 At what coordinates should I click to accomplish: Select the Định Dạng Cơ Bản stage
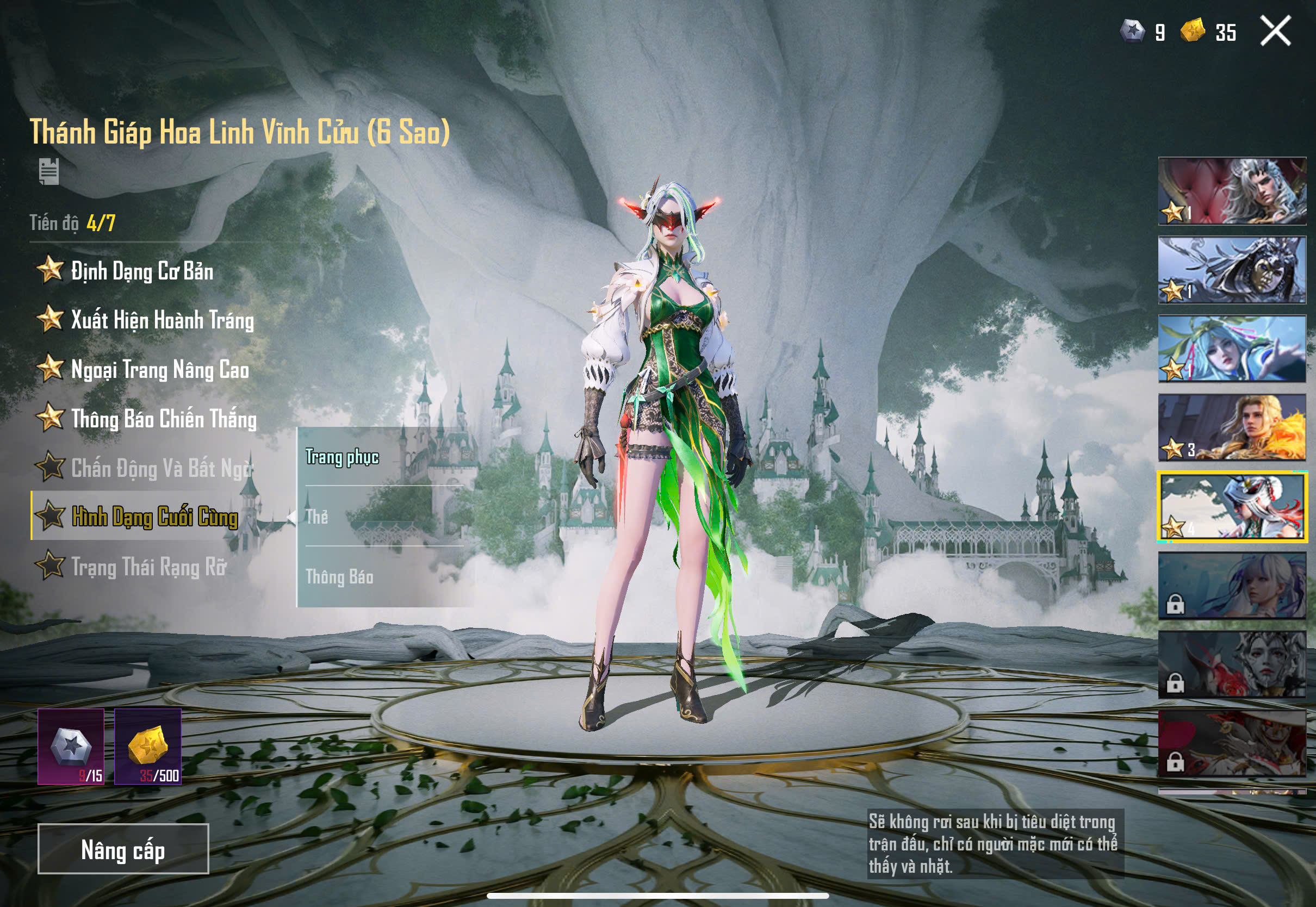tap(142, 270)
